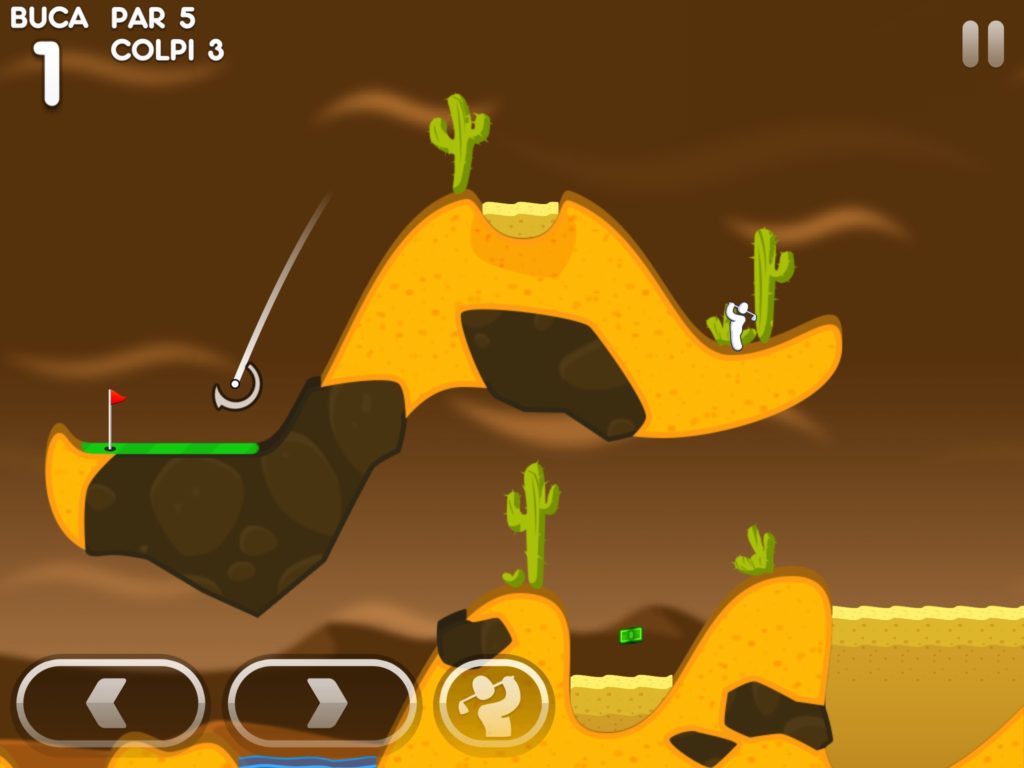Hit the golfer swing button
The image size is (1024, 768).
point(494,705)
